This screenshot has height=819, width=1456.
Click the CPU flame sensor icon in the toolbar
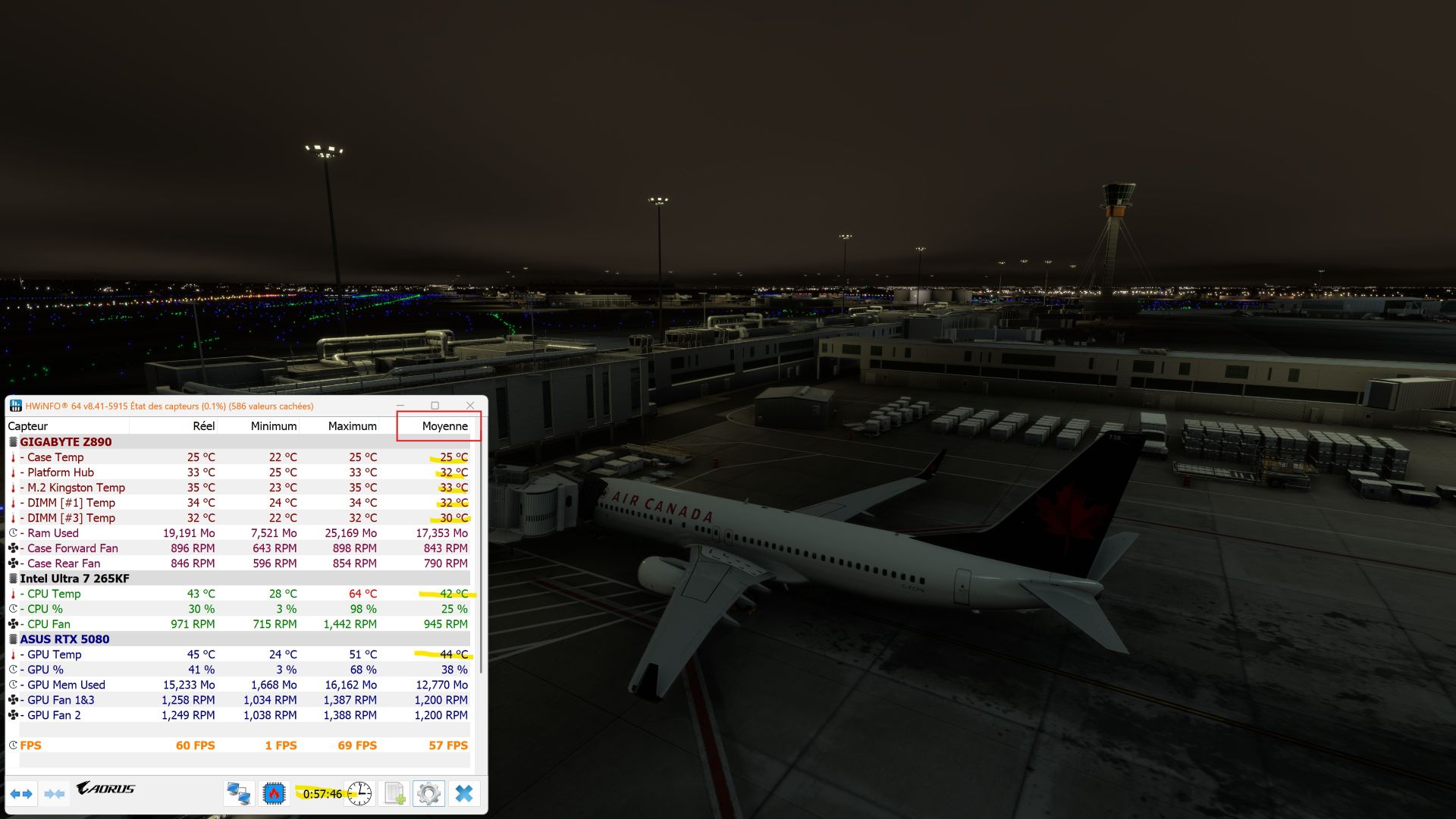click(274, 793)
